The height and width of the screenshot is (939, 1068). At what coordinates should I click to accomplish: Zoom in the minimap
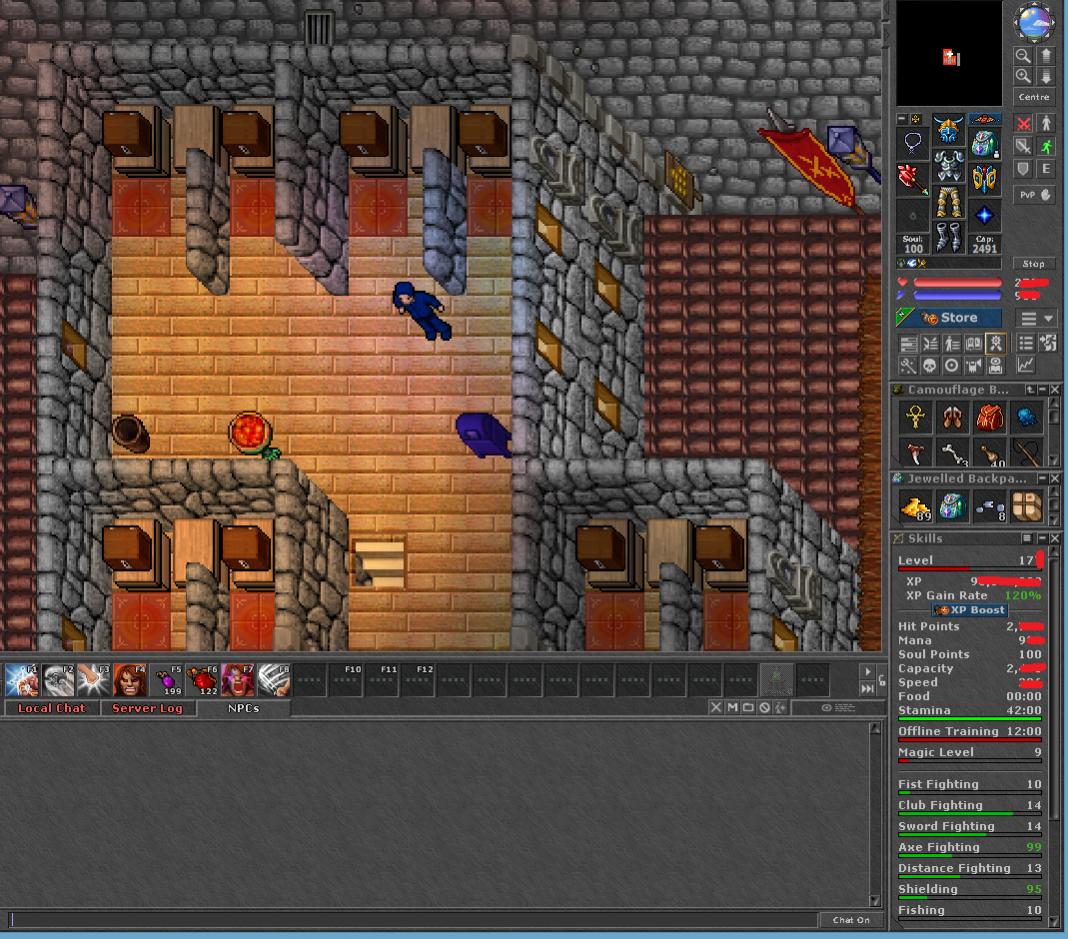(1023, 76)
